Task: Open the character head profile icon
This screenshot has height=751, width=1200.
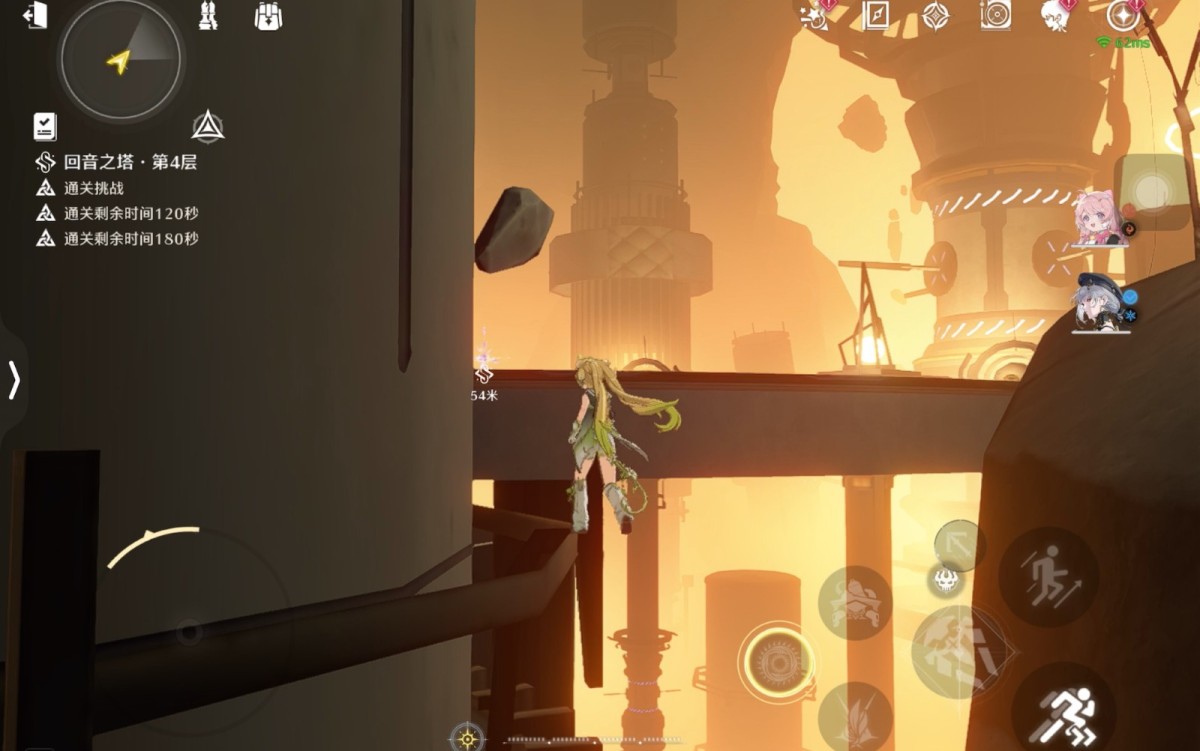Action: tap(1055, 15)
